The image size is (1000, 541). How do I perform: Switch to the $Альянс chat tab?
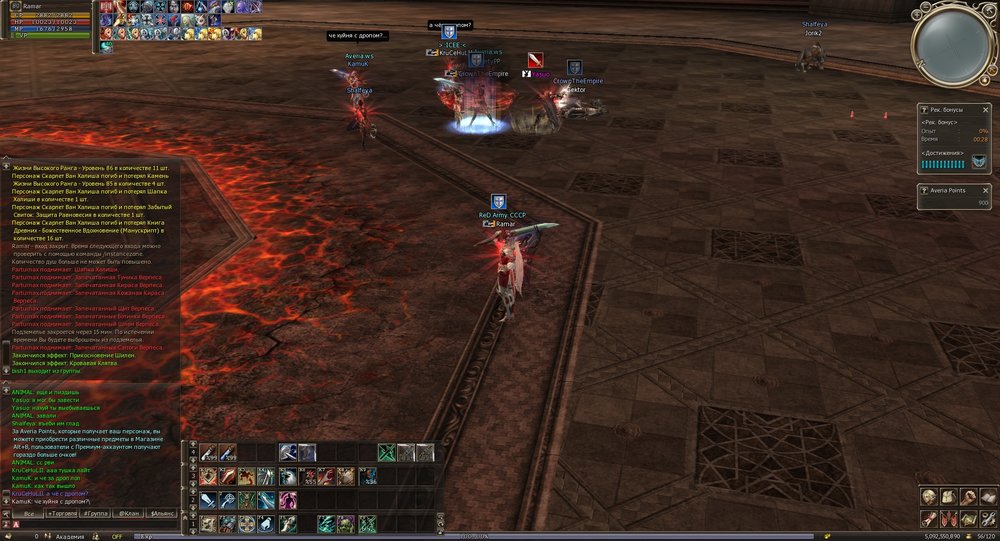(162, 513)
